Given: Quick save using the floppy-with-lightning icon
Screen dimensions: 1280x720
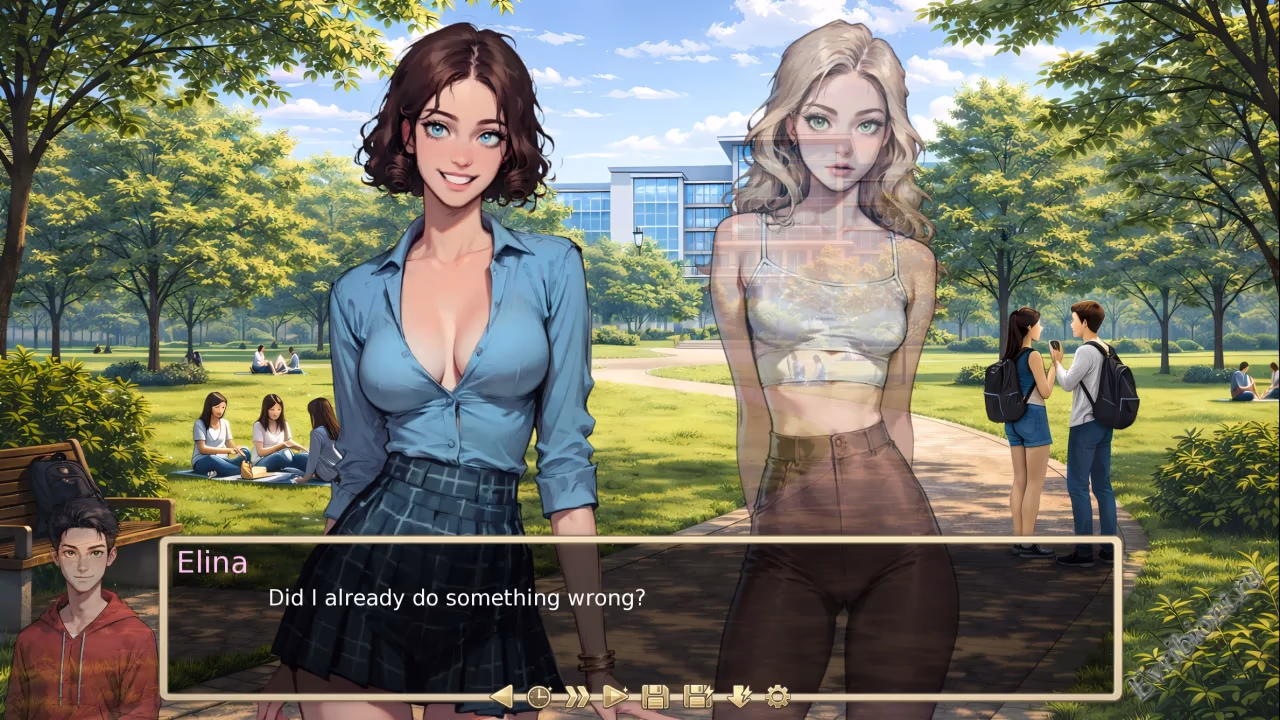Looking at the screenshot, I should coord(697,696).
